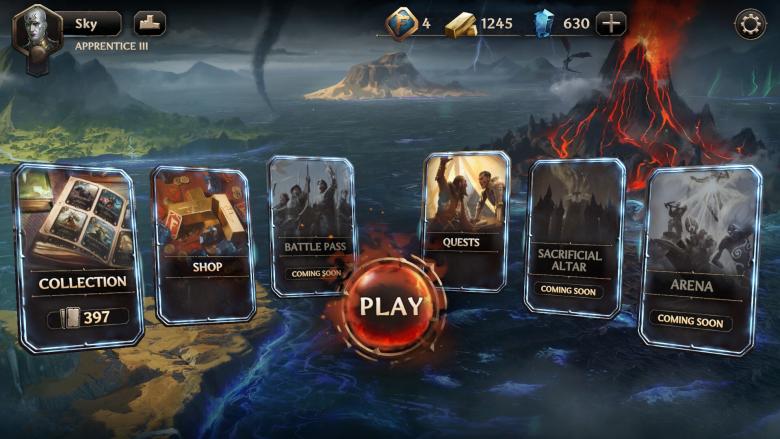View the Quests panel
The height and width of the screenshot is (439, 780).
[x=464, y=220]
